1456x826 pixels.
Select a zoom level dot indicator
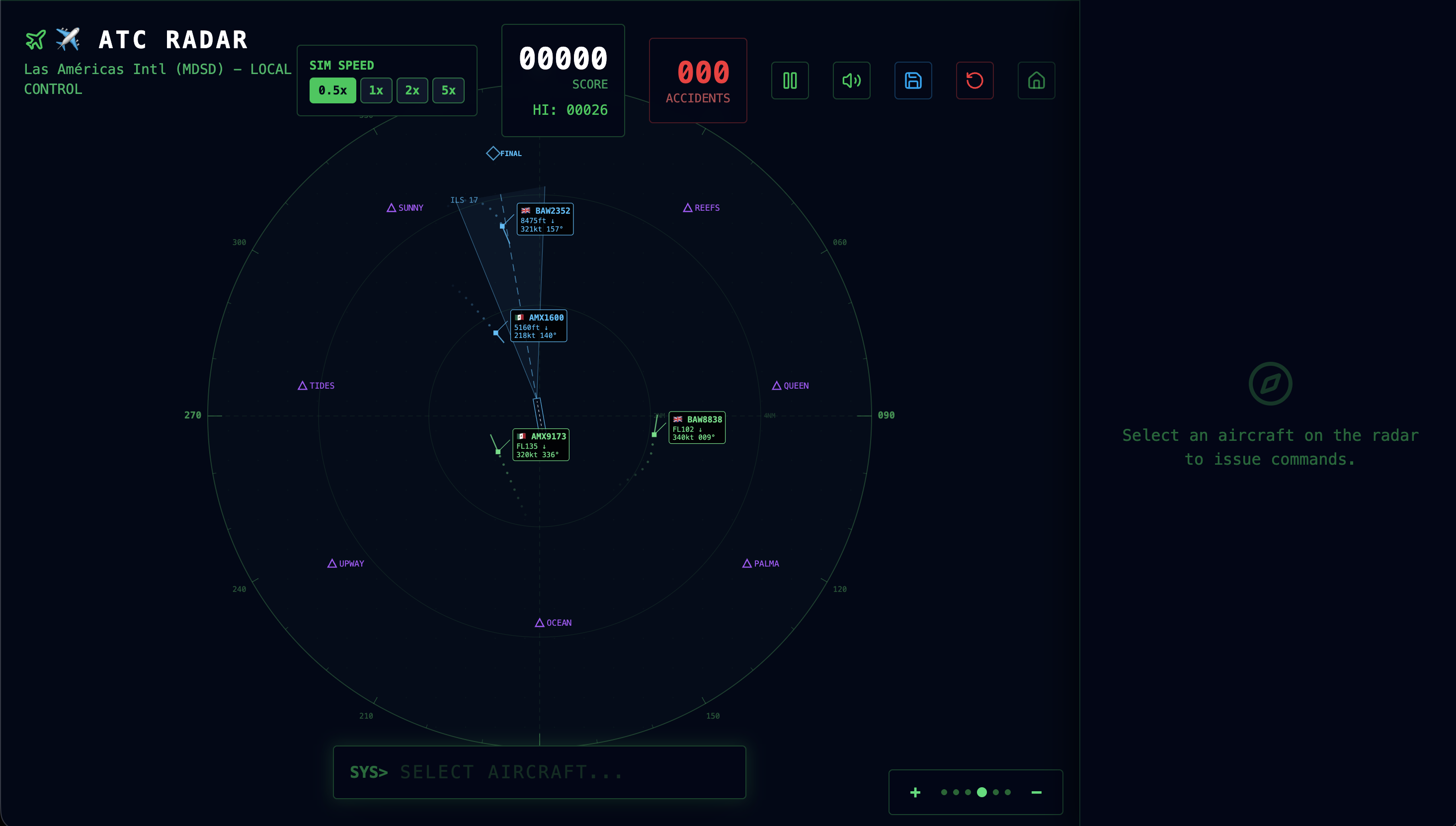982,792
